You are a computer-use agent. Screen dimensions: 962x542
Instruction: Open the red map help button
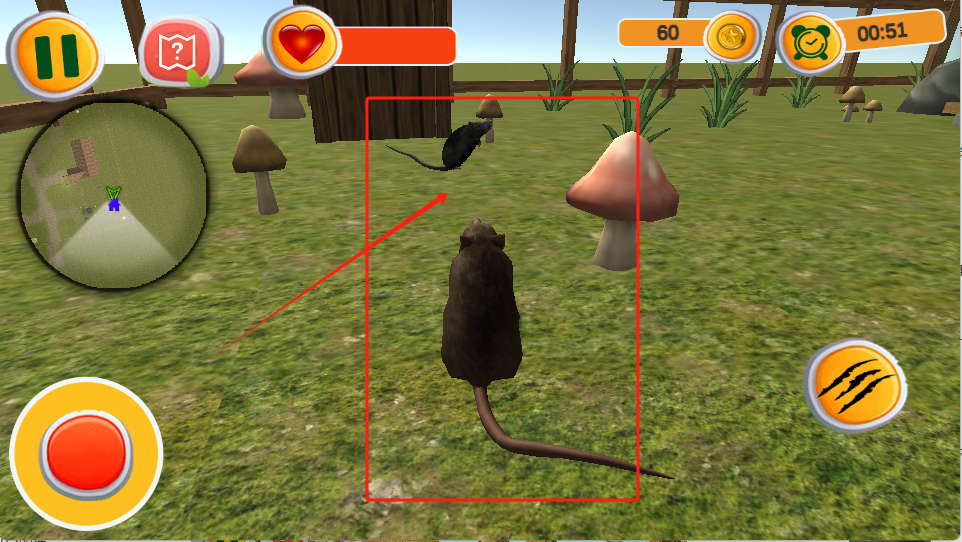(180, 51)
